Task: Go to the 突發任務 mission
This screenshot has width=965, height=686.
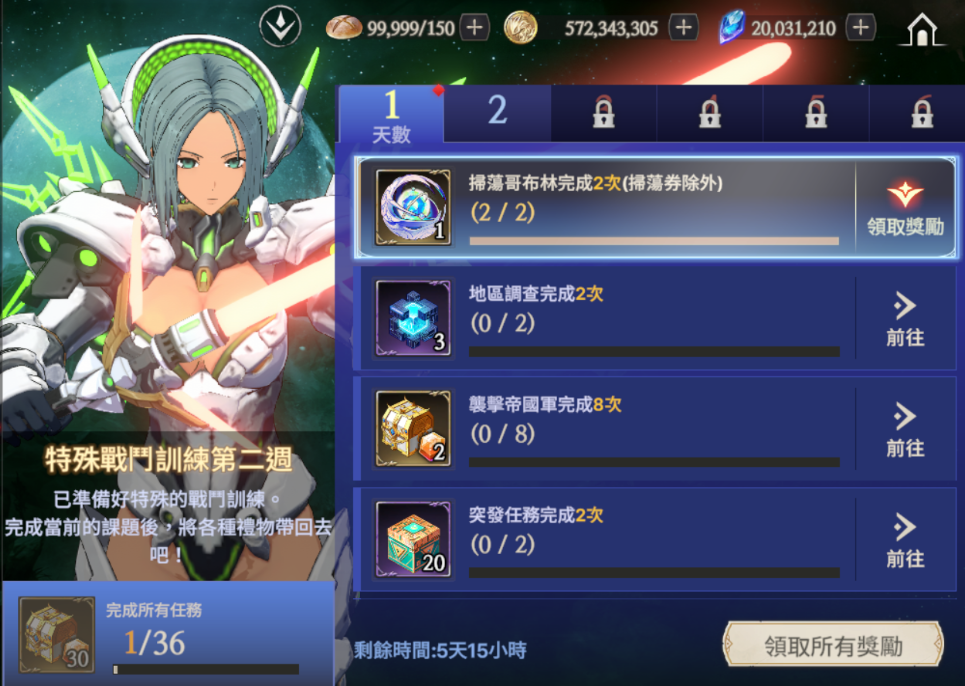Action: [x=904, y=540]
